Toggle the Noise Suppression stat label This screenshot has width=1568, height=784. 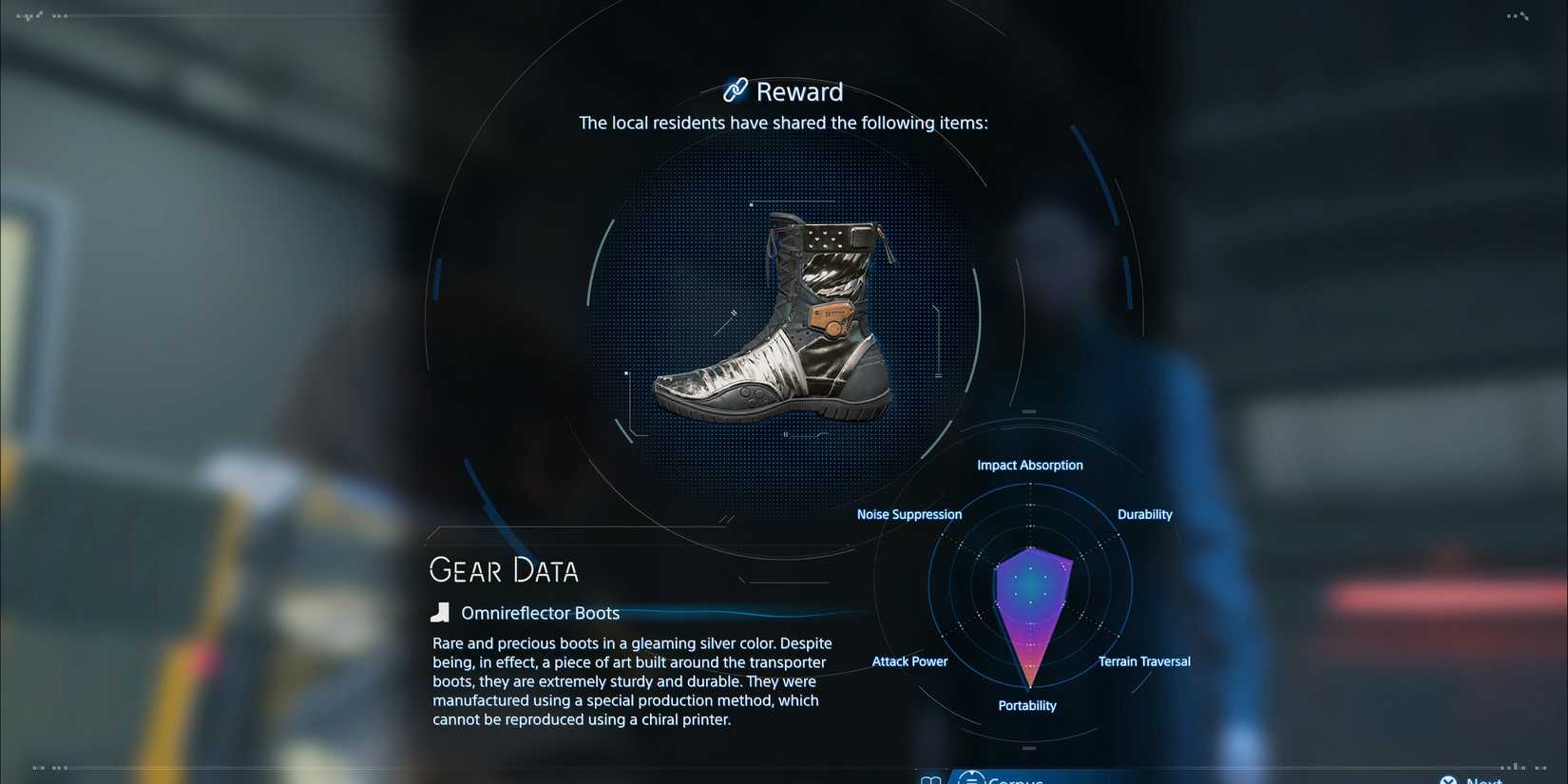pos(908,514)
